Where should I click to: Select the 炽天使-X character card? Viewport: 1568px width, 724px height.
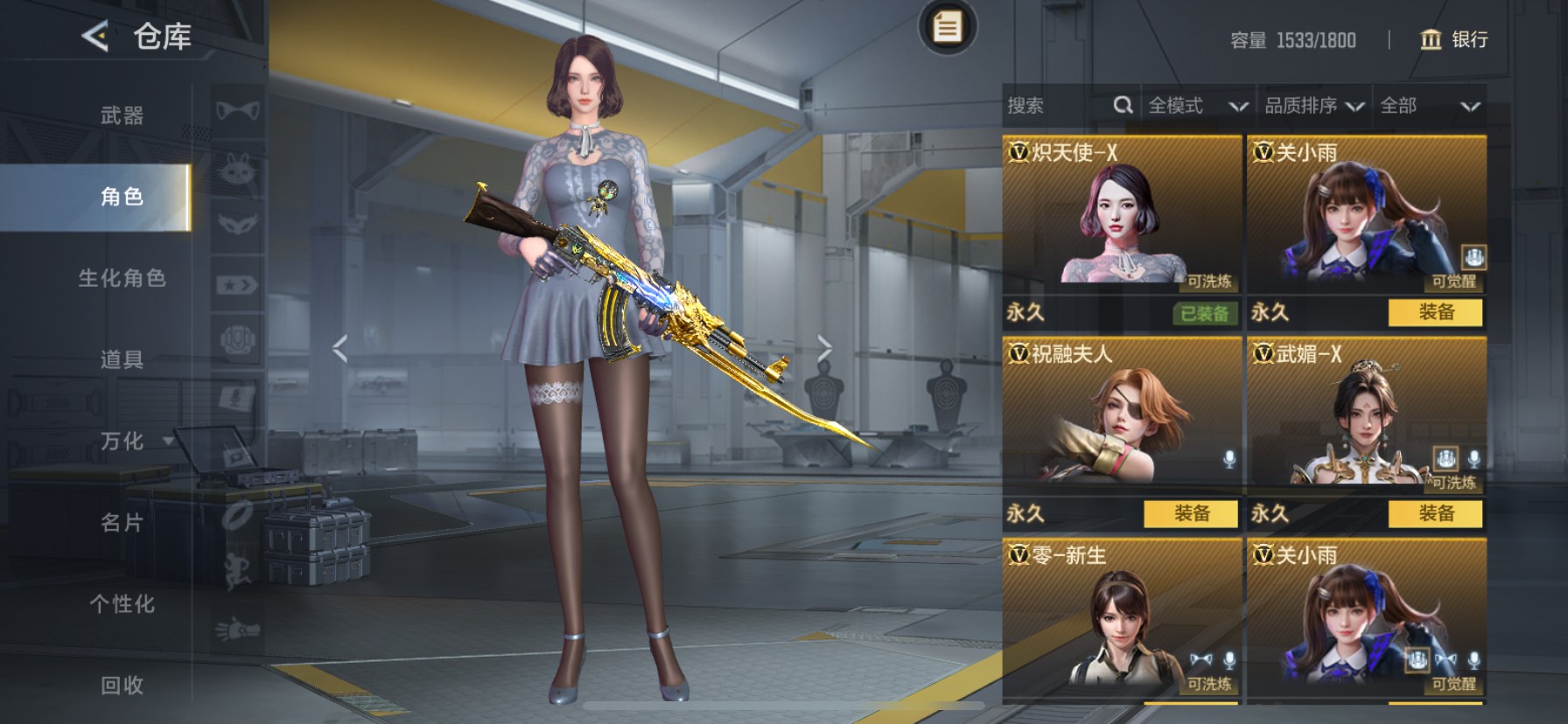coord(1121,214)
